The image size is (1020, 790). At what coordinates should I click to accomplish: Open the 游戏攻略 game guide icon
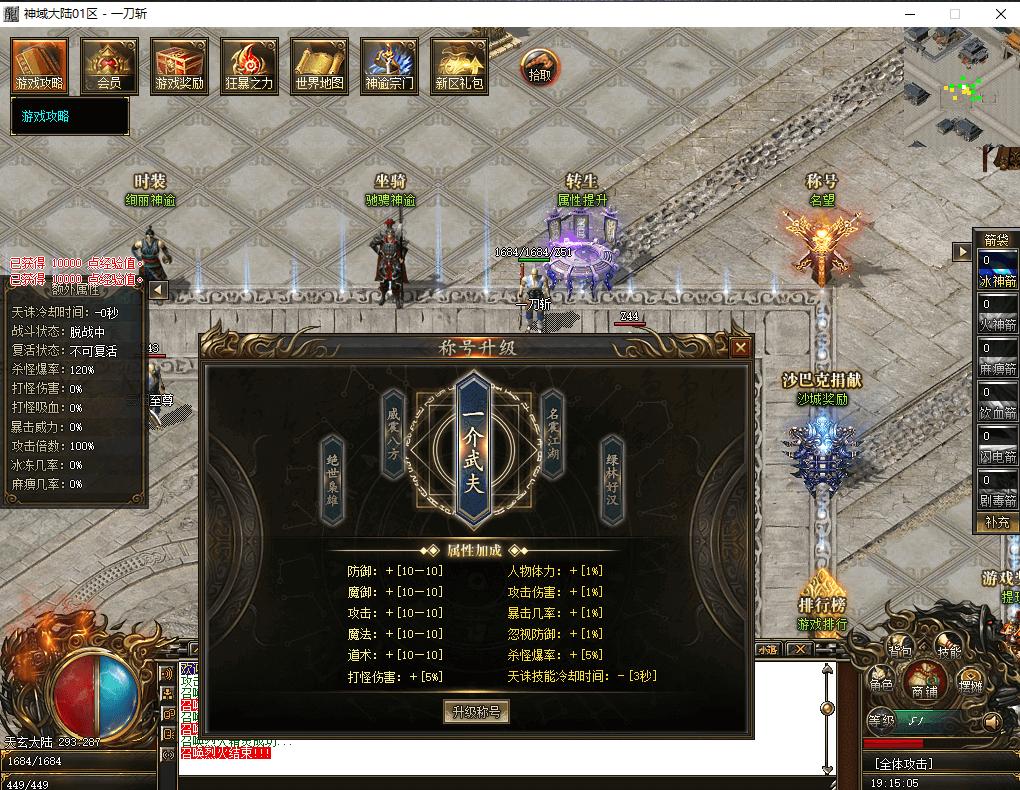[x=40, y=66]
